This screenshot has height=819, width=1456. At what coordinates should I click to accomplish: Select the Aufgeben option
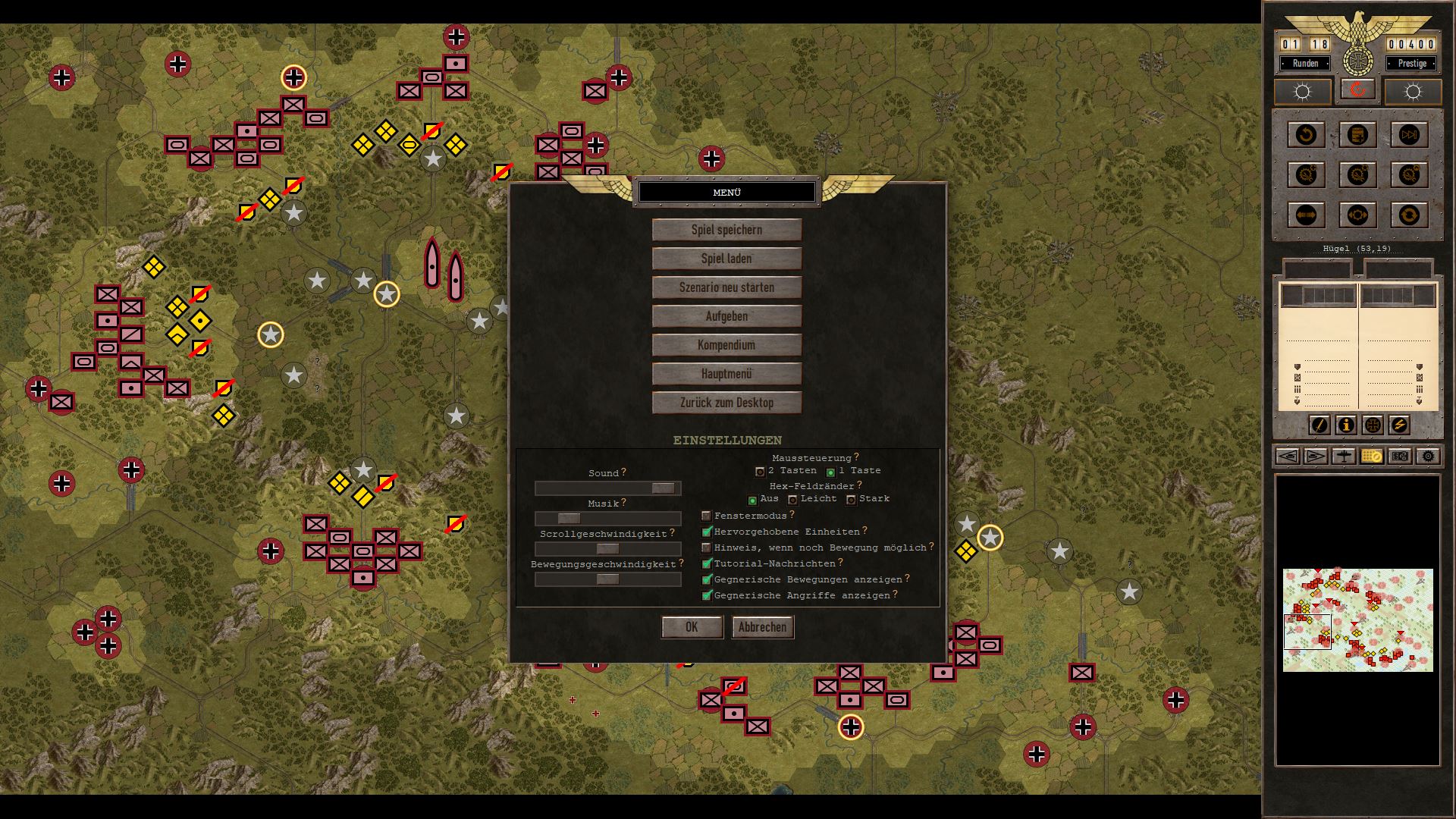click(x=726, y=316)
